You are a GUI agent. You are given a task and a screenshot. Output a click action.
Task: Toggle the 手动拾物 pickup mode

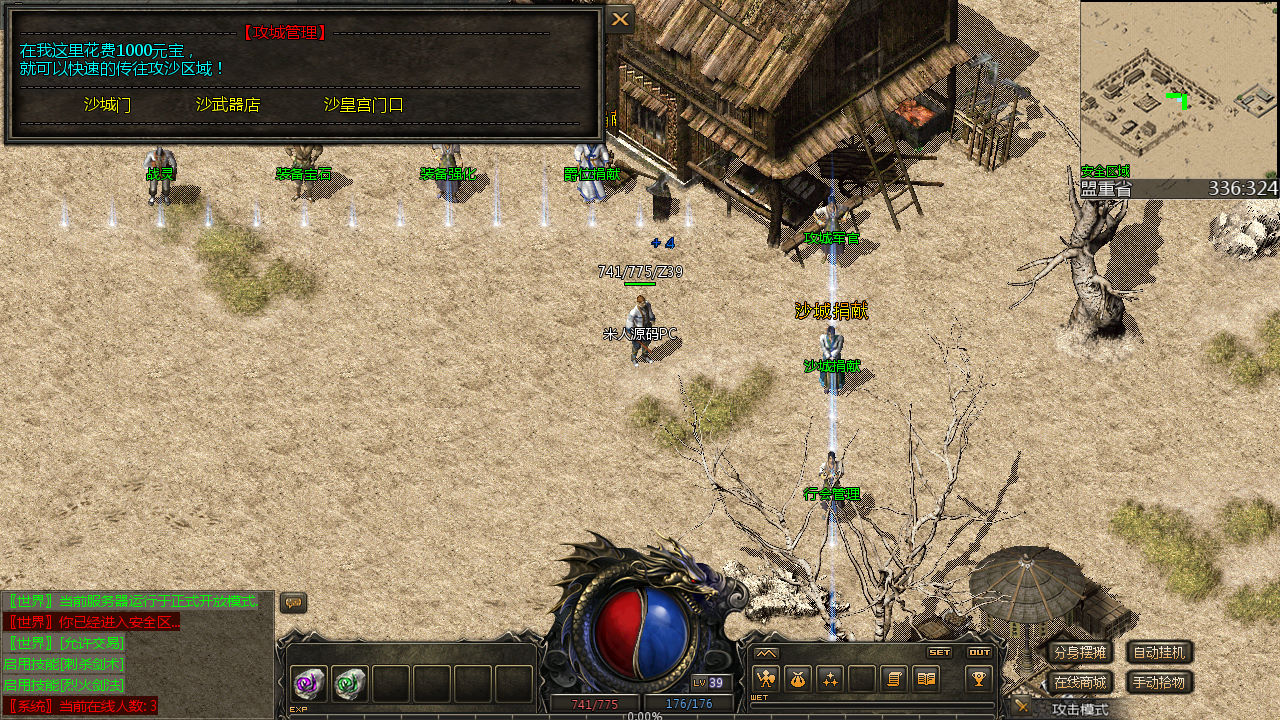click(x=1160, y=683)
